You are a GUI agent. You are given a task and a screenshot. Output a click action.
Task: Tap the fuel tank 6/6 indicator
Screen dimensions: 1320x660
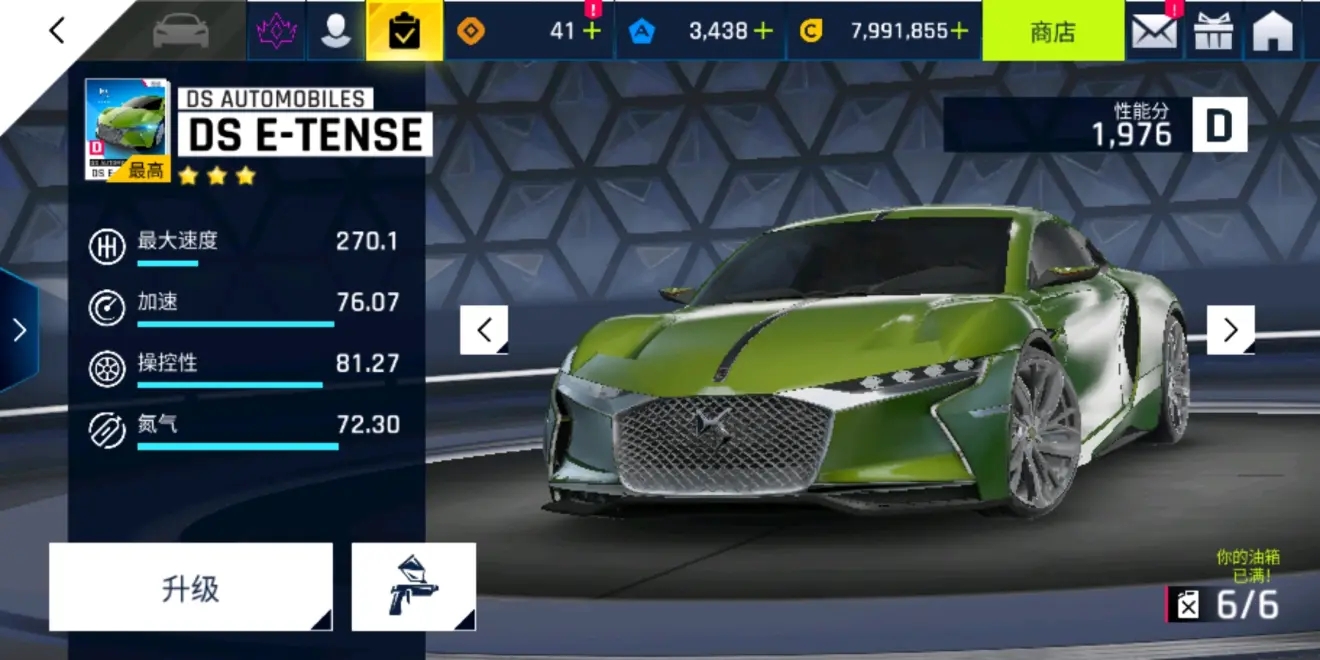[x=1225, y=604]
